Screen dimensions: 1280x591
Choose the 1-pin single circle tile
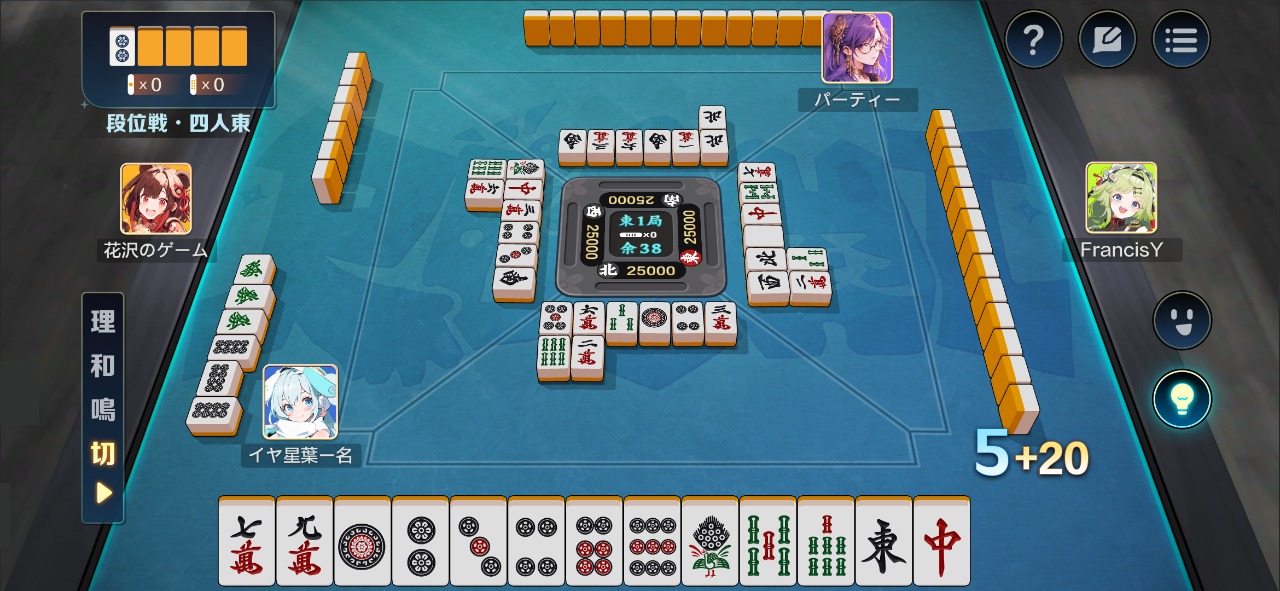coord(362,541)
